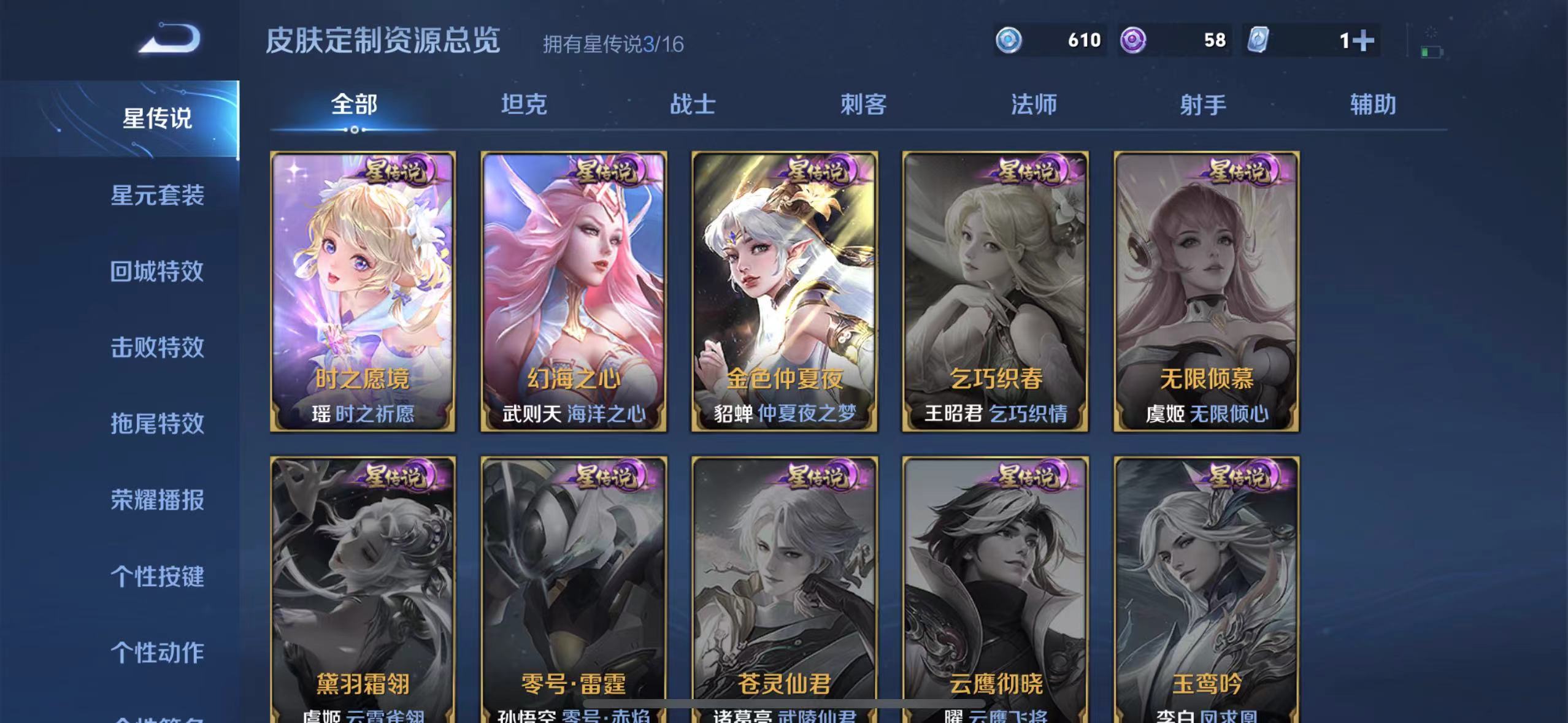Select 个性动作 in the left sidebar
Image resolution: width=1568 pixels, height=723 pixels.
pos(157,652)
